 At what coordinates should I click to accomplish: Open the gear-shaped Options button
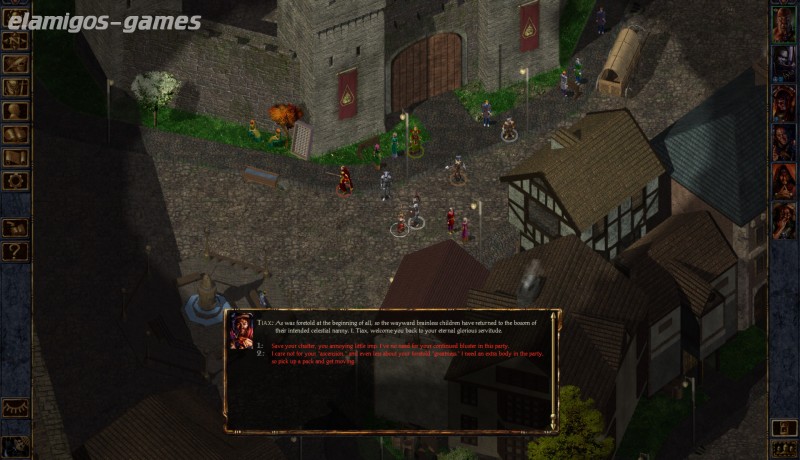click(x=15, y=181)
